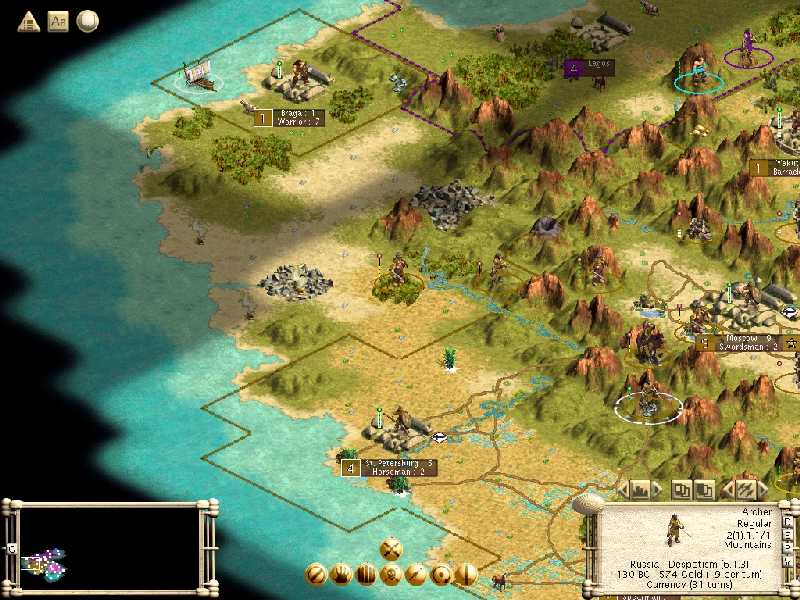800x600 pixels.
Task: Open the pyramid main menu icon
Action: pyautogui.click(x=28, y=20)
